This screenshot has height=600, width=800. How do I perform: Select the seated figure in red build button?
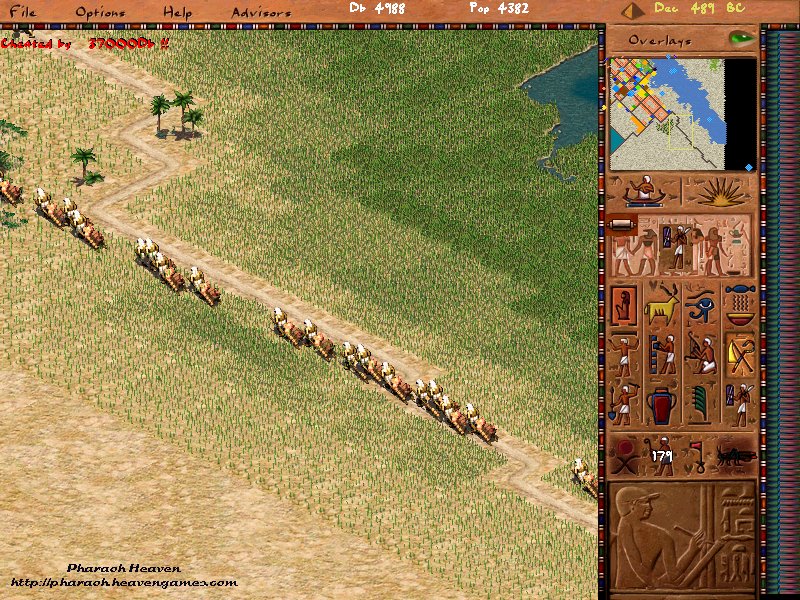(624, 304)
